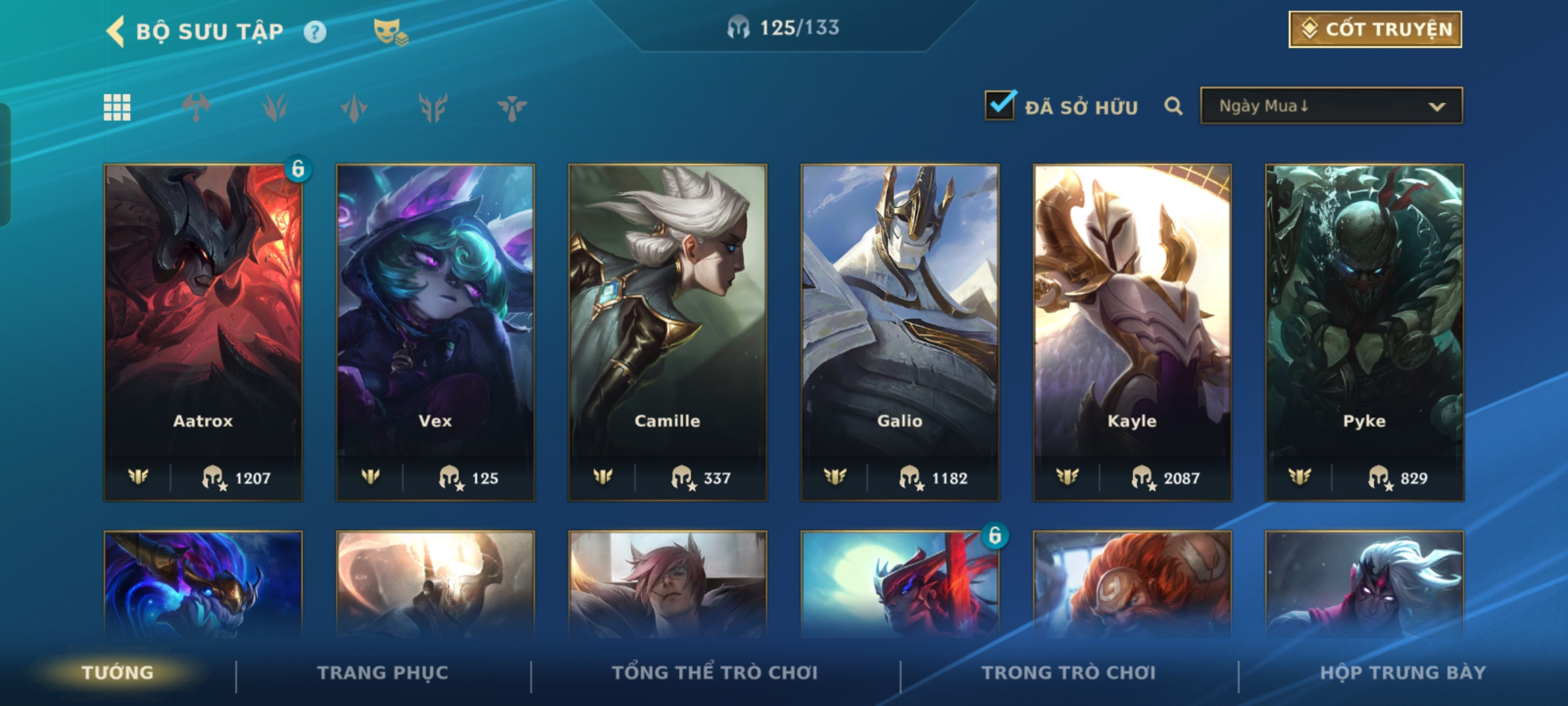Go to the Trong Trò Chơi tab

[x=1068, y=673]
